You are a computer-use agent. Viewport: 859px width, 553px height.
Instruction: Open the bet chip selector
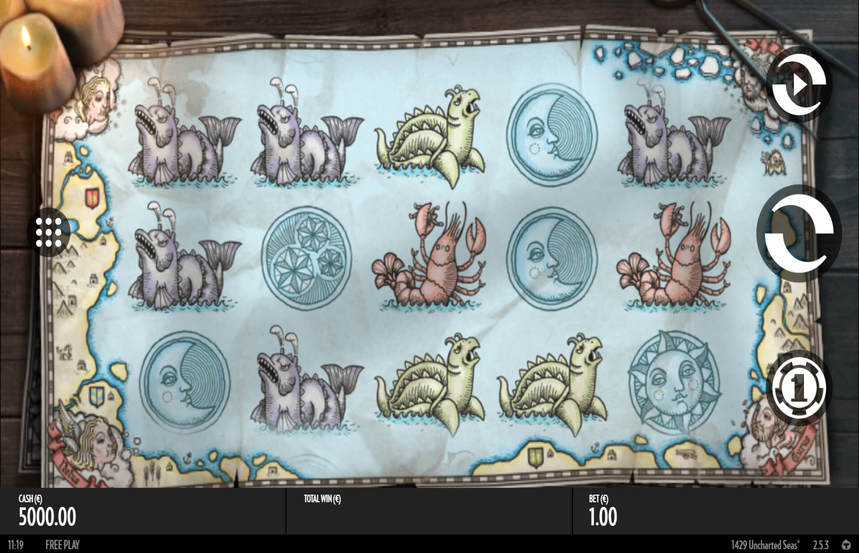798,388
